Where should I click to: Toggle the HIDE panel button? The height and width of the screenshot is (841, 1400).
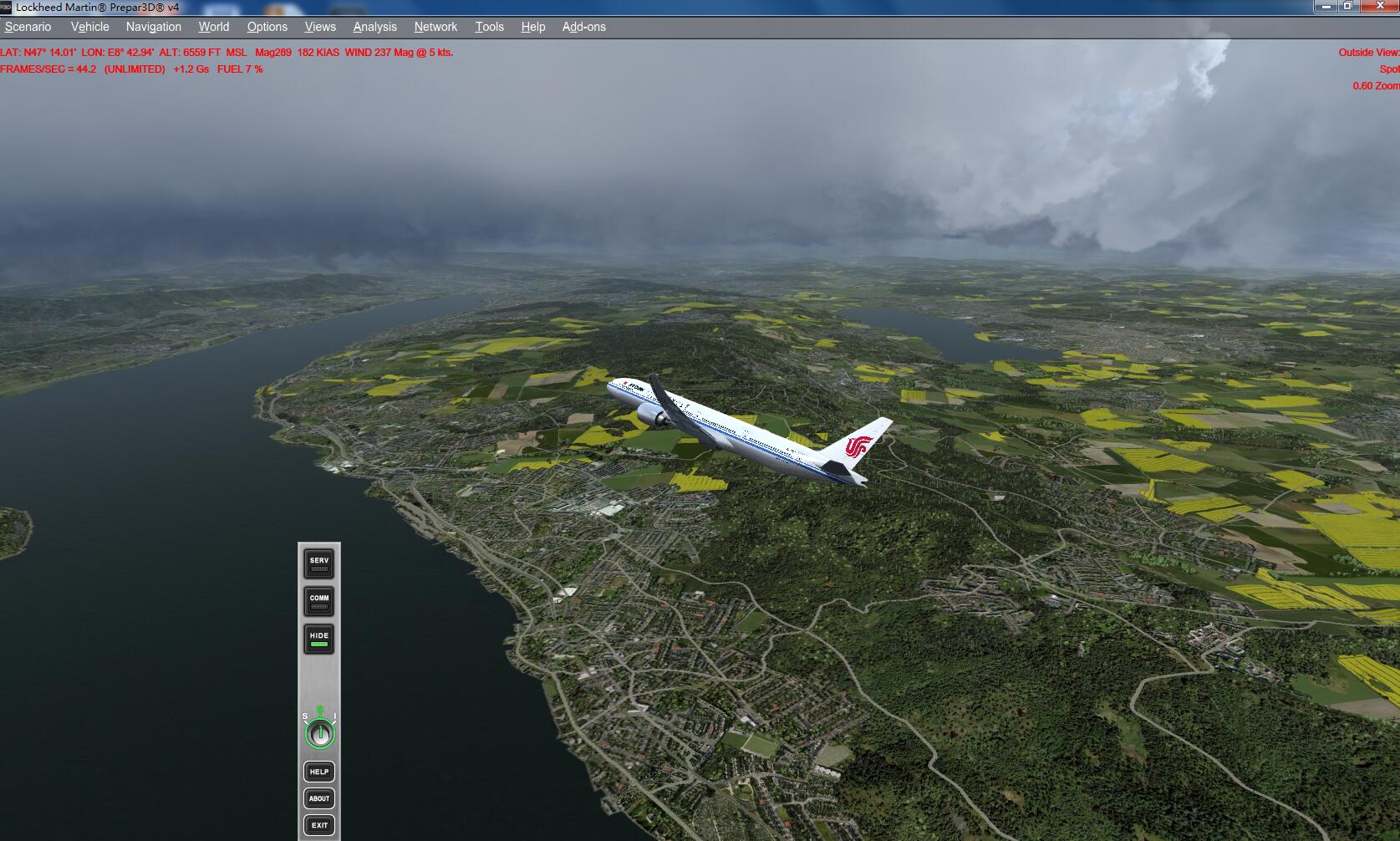coord(319,639)
